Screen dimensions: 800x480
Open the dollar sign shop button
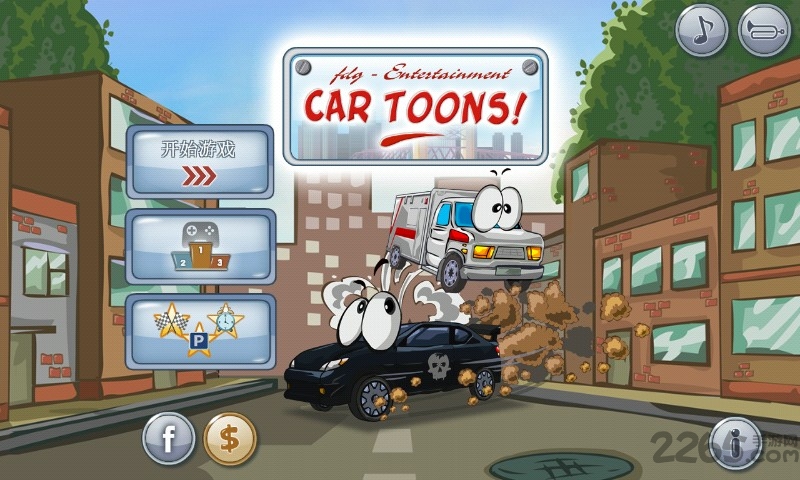[x=230, y=439]
